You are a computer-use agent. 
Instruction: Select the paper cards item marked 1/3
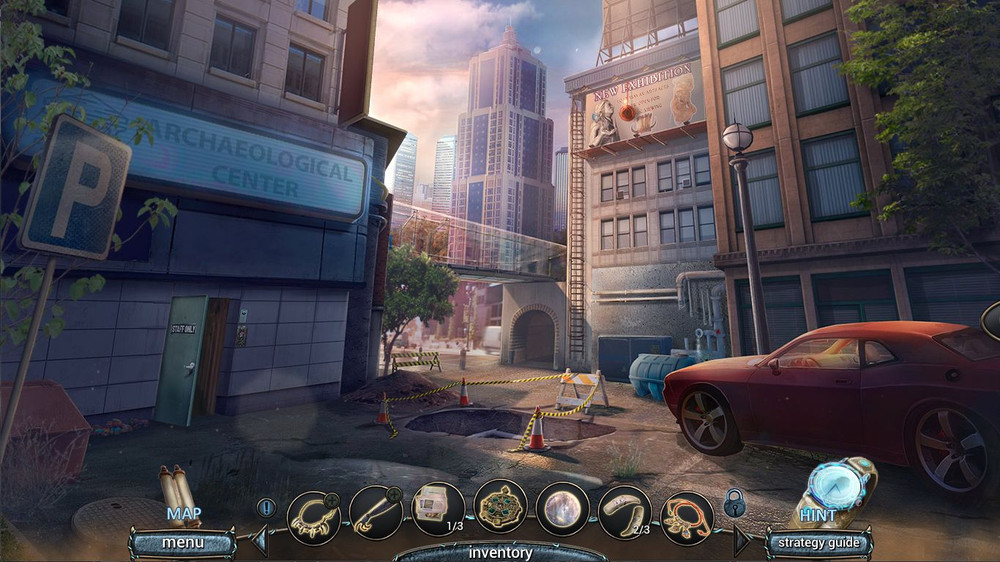point(437,507)
